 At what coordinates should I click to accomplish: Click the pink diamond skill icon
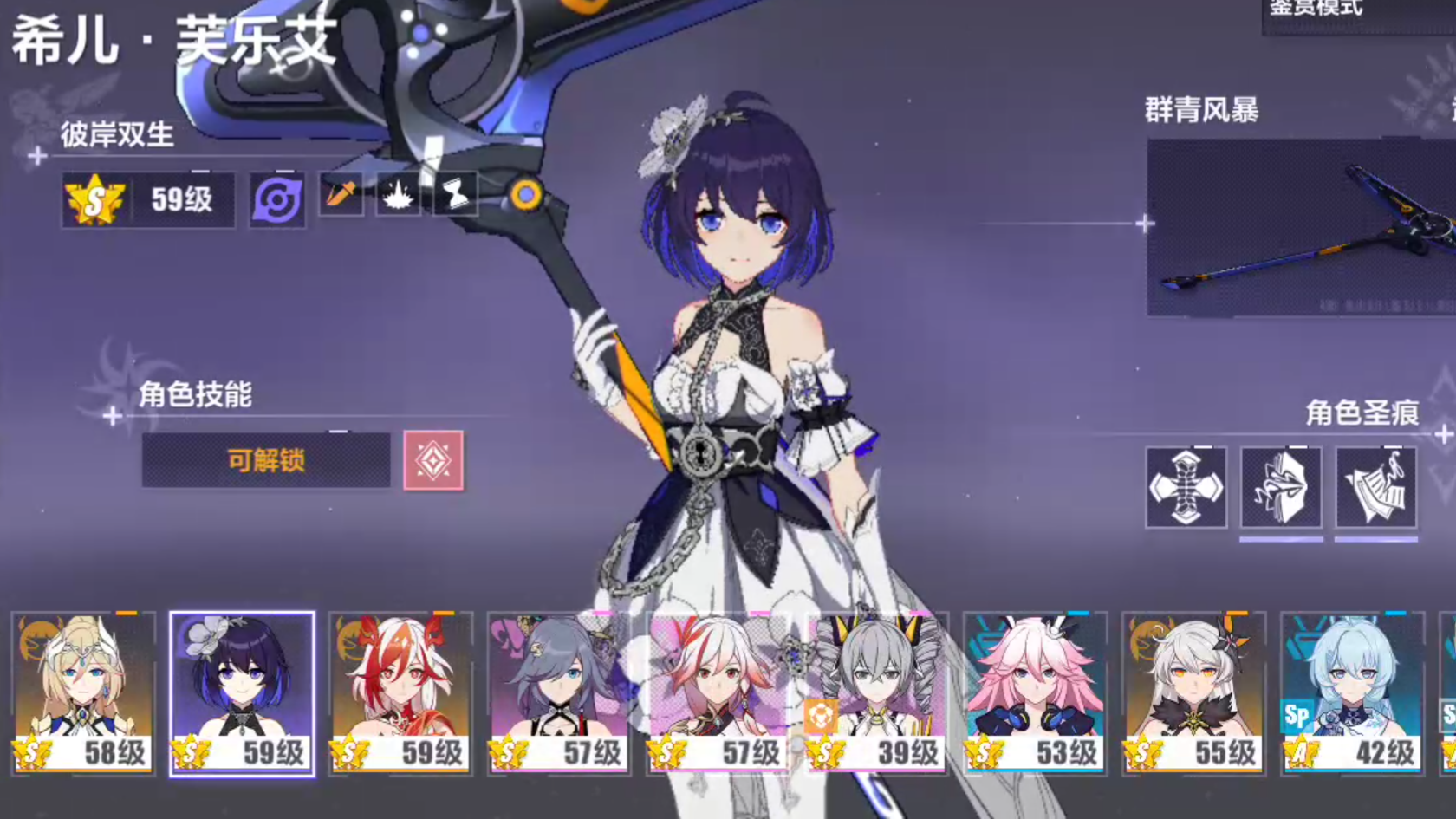coord(433,460)
